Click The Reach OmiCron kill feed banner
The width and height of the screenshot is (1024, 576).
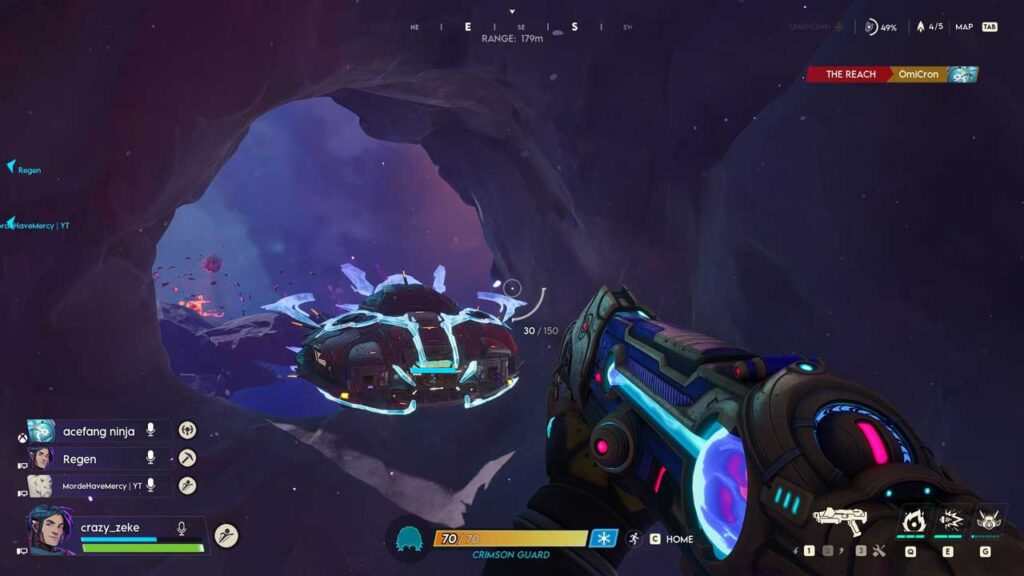pos(891,74)
